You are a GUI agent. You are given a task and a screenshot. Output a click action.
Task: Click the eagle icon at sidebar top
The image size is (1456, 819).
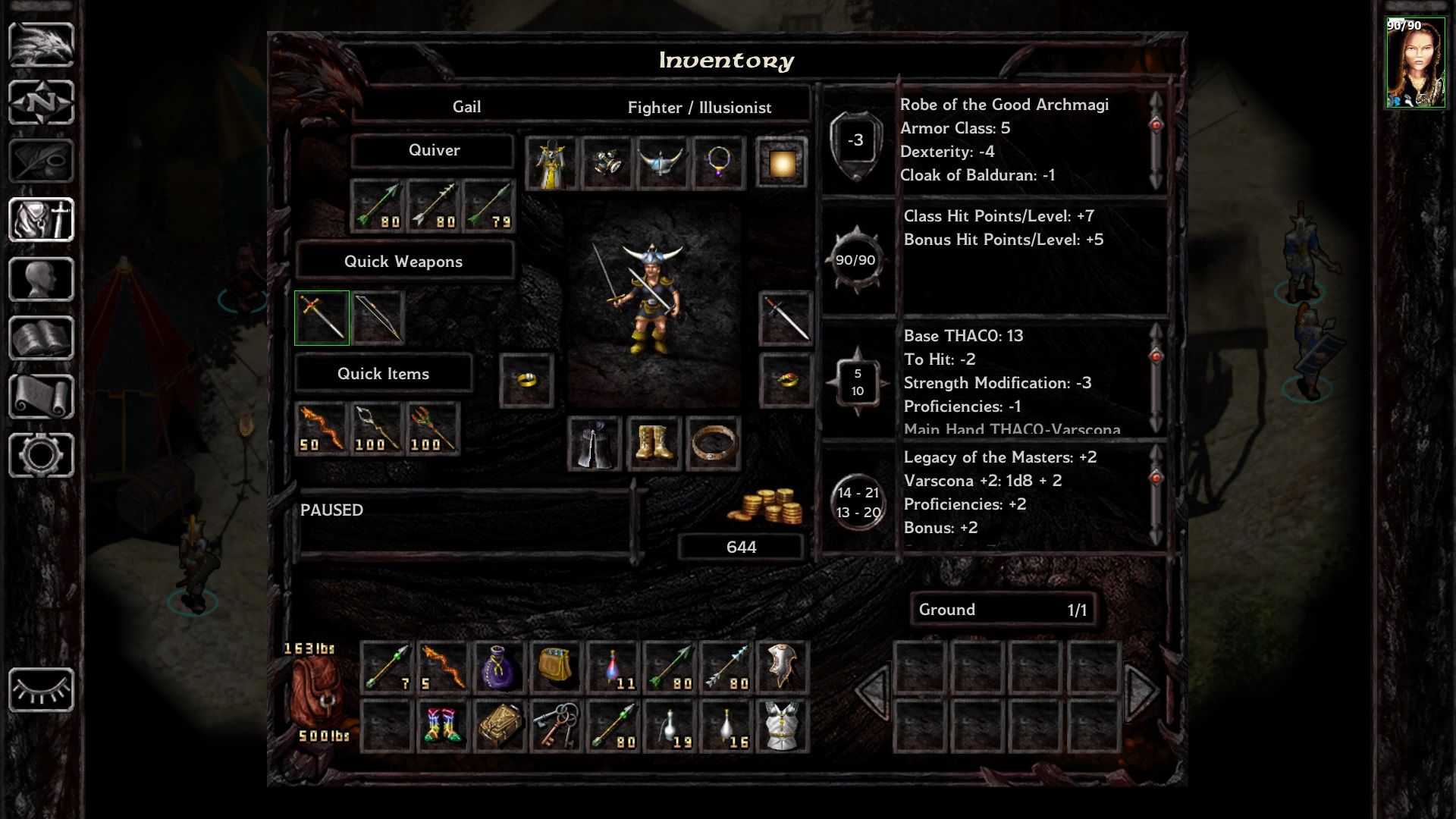42,44
